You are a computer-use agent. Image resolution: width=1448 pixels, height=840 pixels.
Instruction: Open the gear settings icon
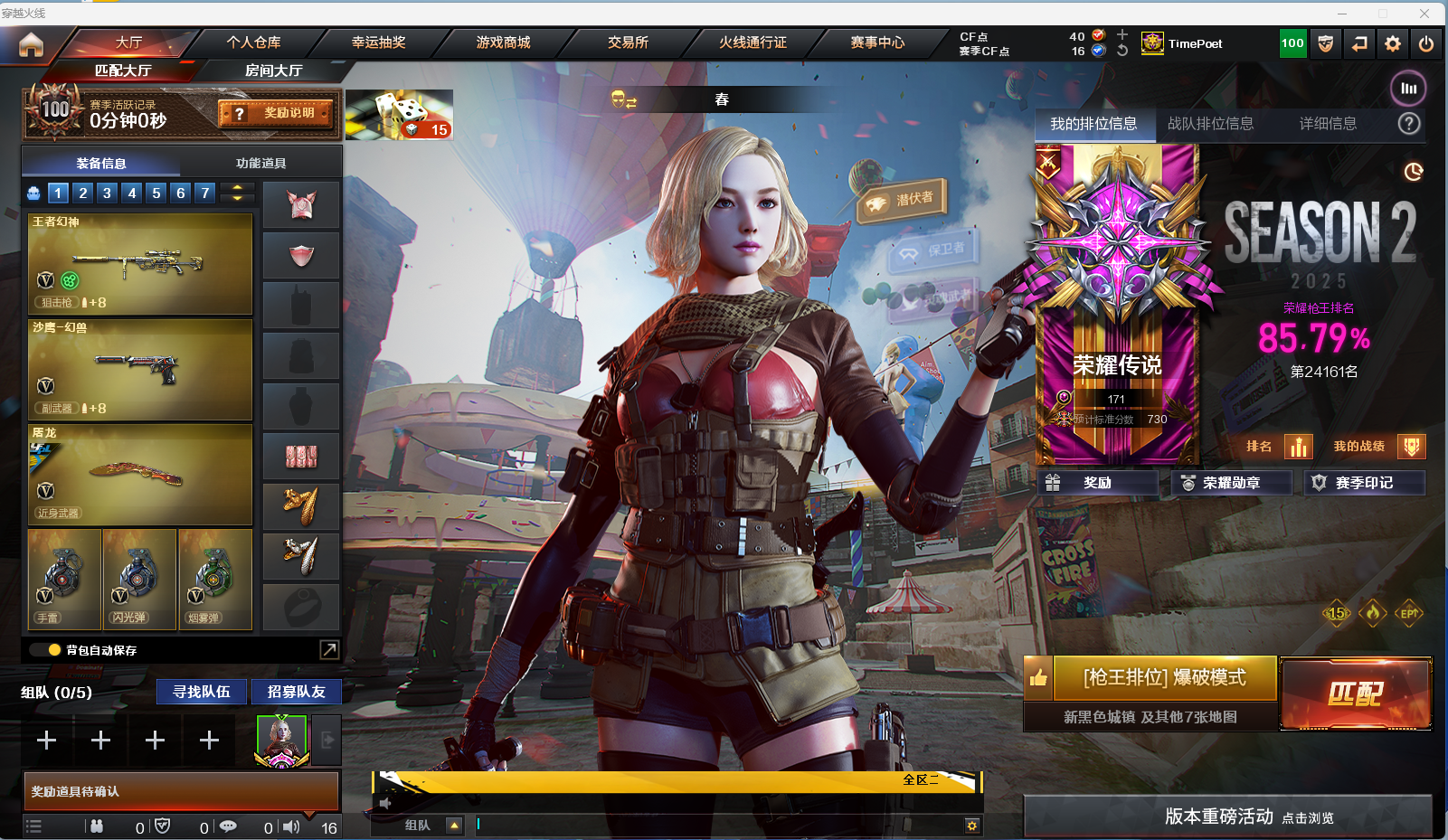pos(1393,43)
